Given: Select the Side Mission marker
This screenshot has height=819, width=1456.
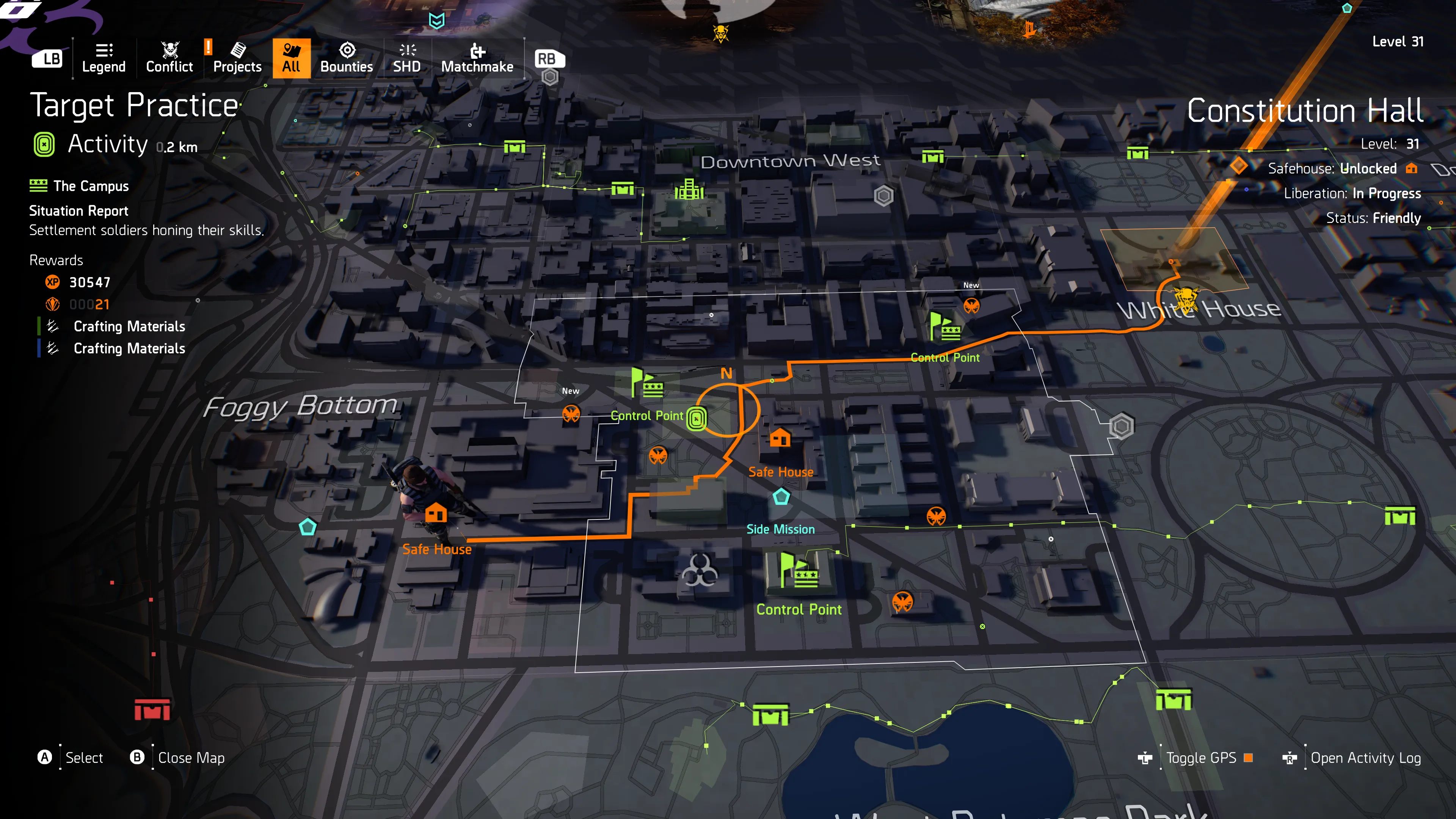Looking at the screenshot, I should point(781,497).
